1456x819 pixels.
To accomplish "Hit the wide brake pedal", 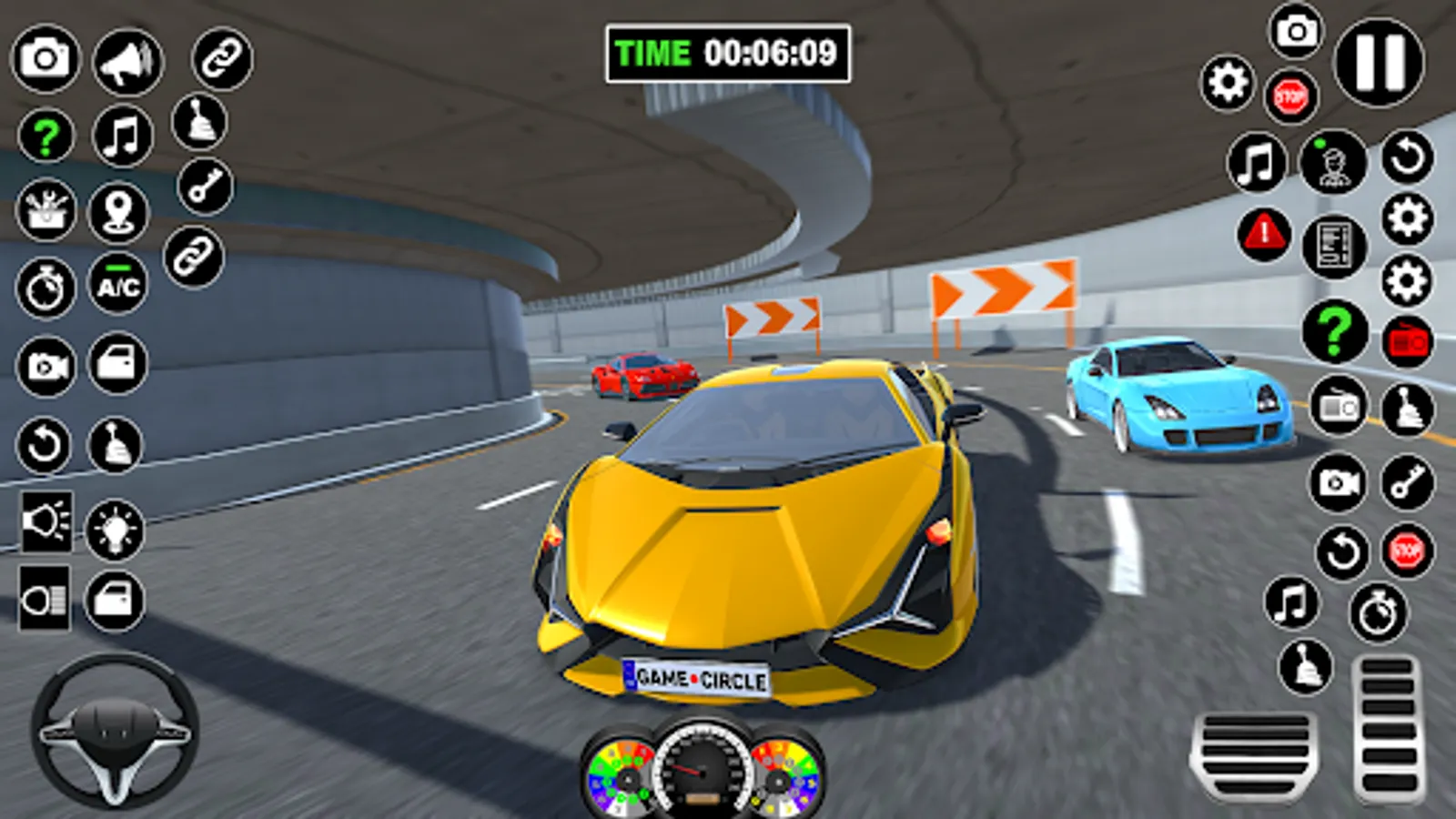I will point(1256,754).
